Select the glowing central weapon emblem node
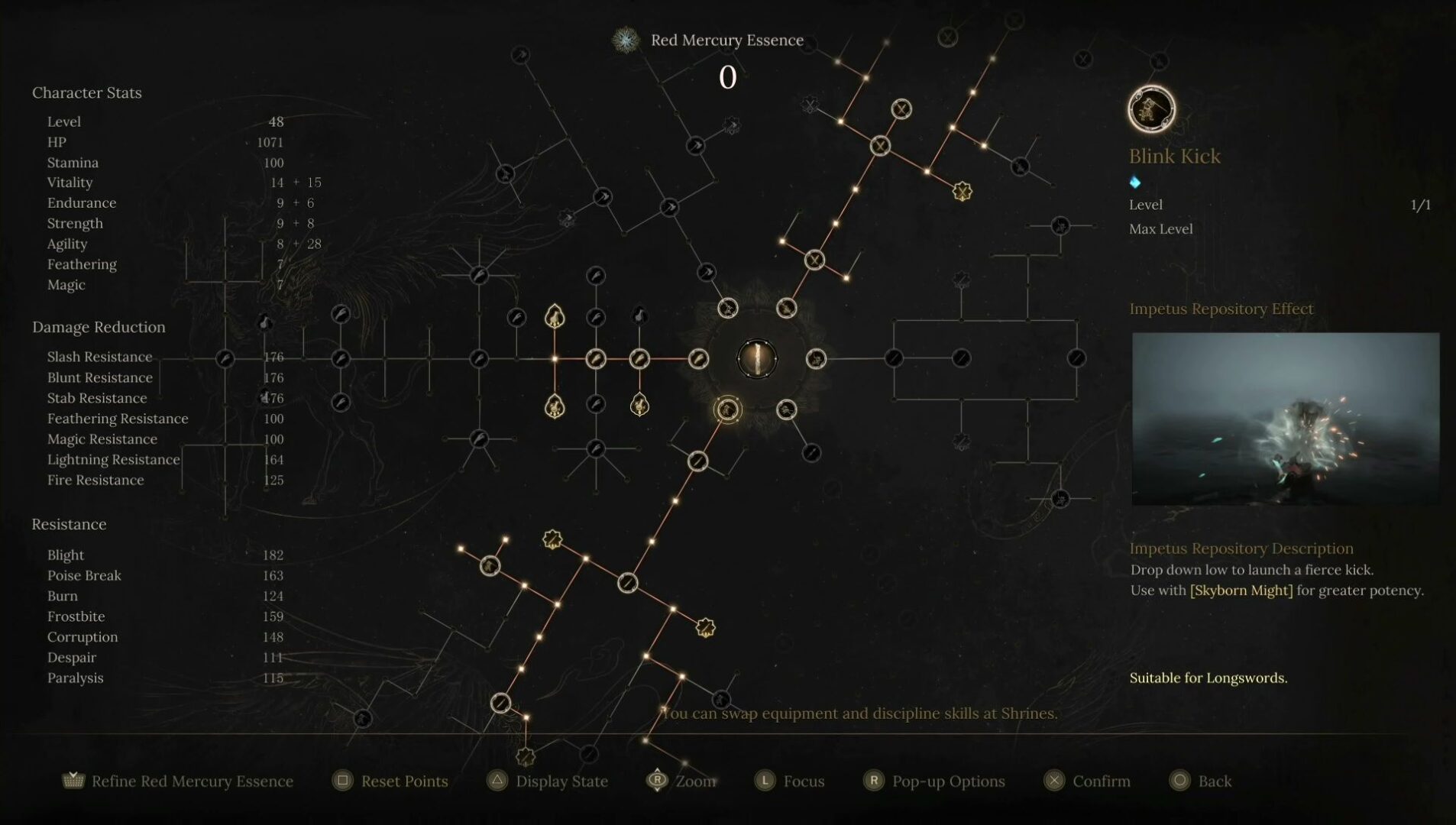 click(x=757, y=359)
